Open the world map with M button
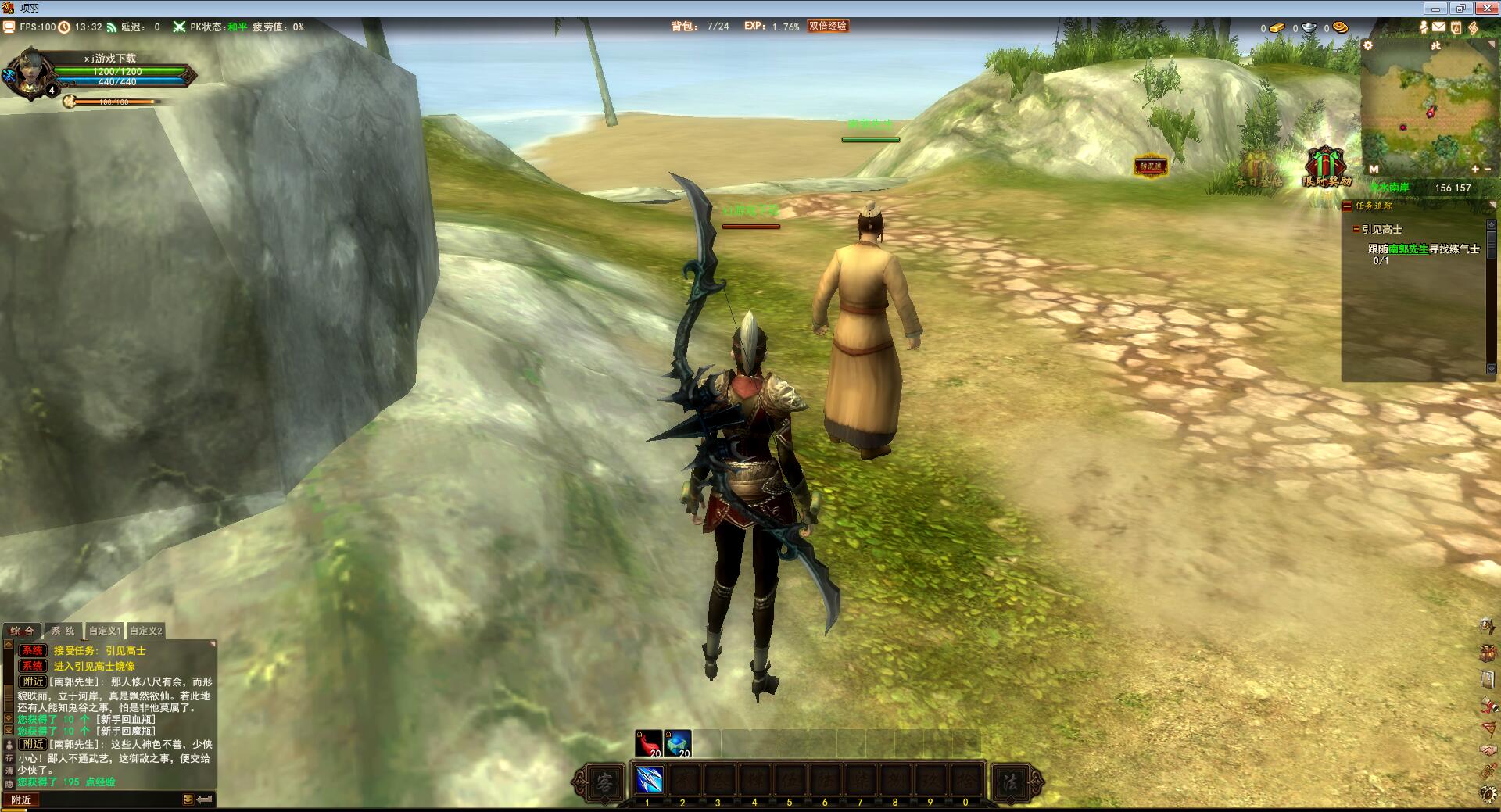Viewport: 1501px width, 812px height. click(x=1374, y=169)
